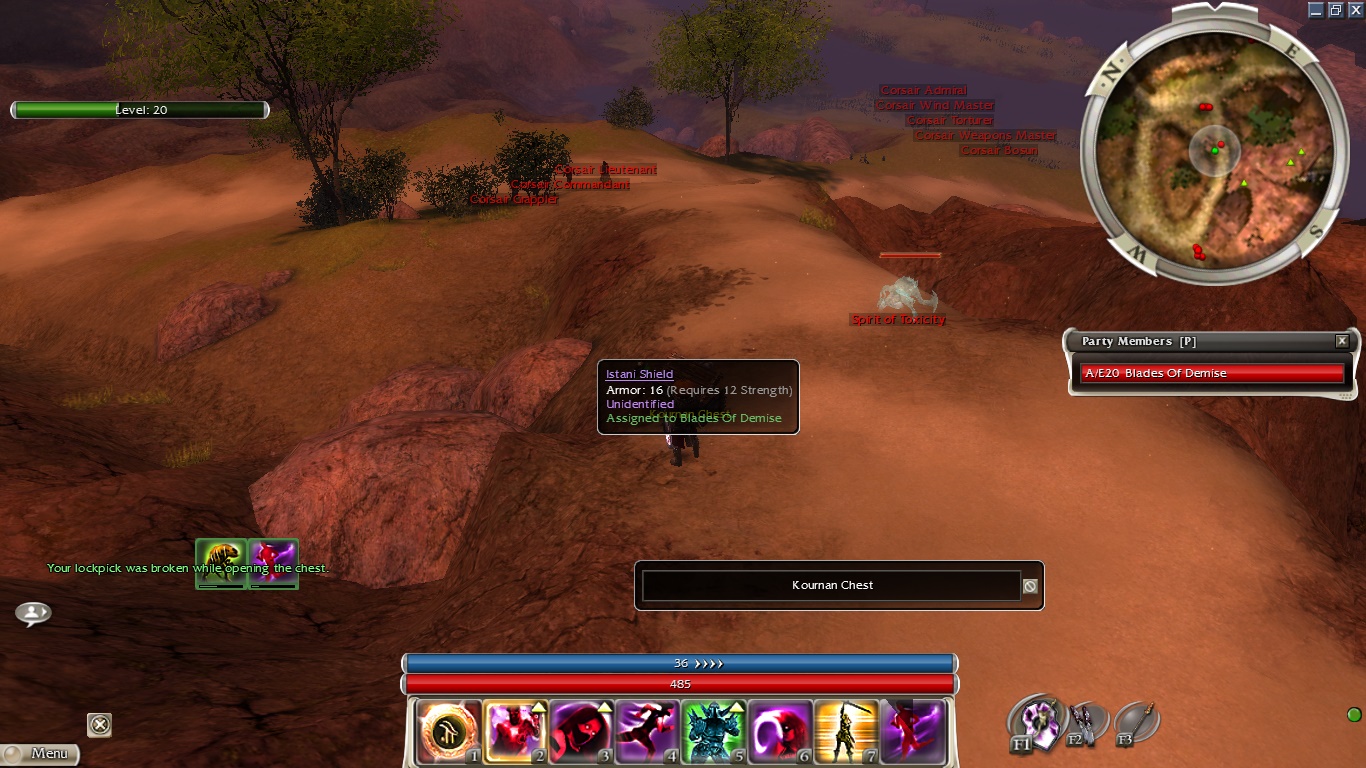Image resolution: width=1366 pixels, height=768 pixels.
Task: Click the yellow beetle effect icon
Action: click(x=221, y=563)
